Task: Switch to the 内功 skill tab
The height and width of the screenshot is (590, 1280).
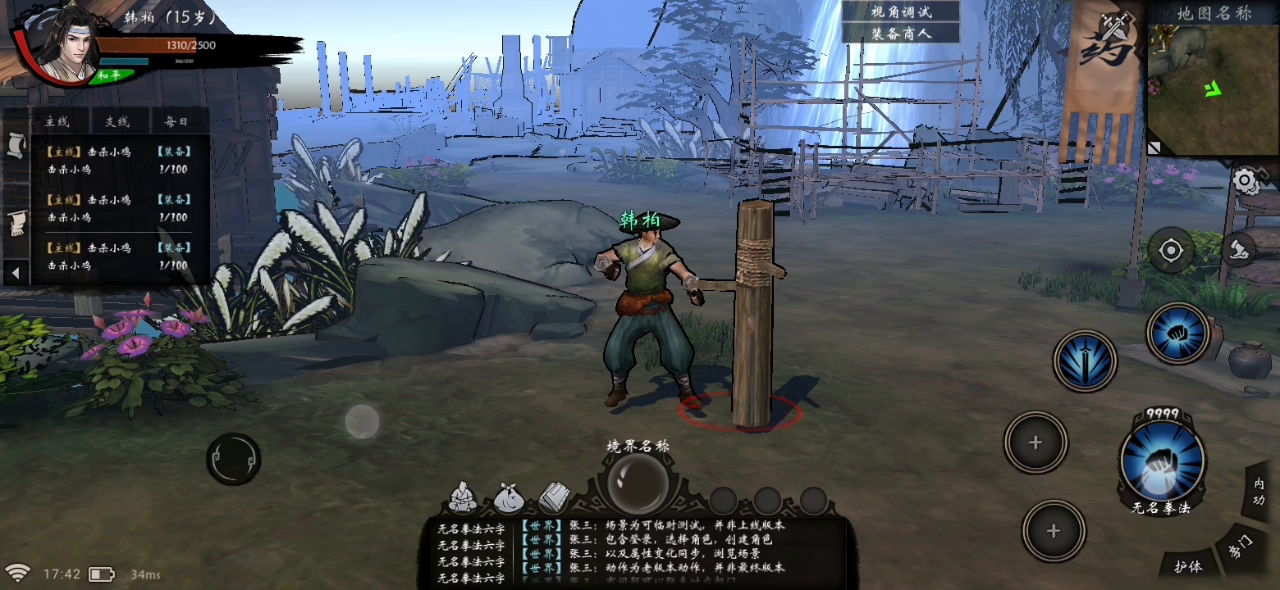Action: coord(1258,492)
